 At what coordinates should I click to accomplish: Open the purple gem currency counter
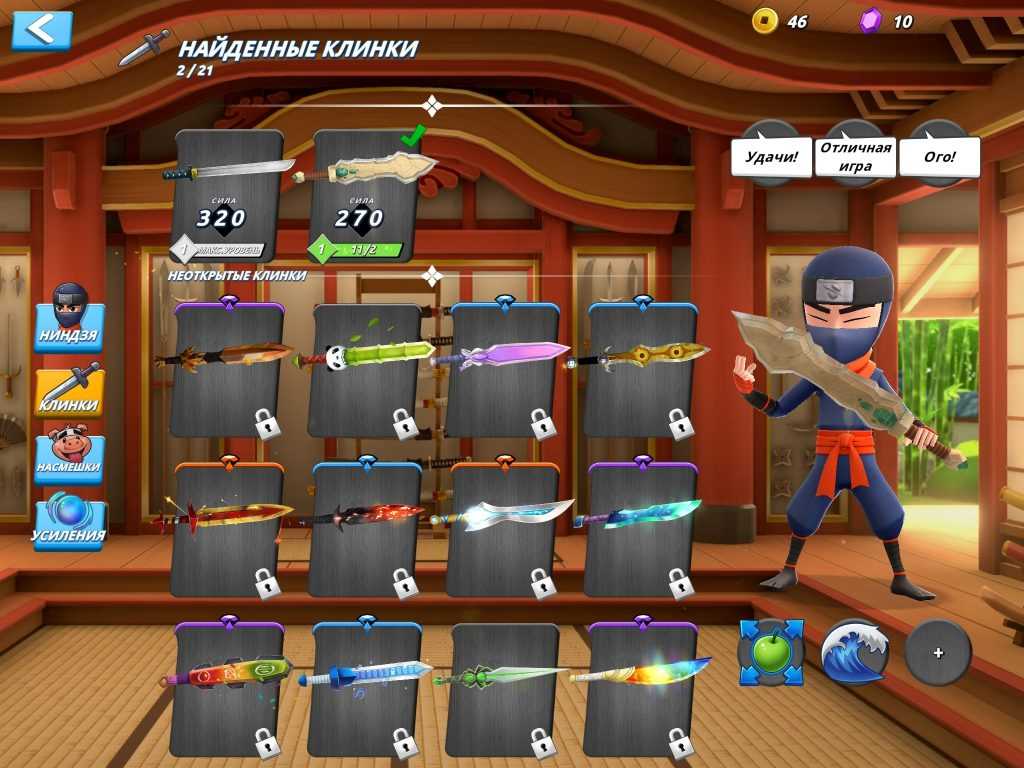pyautogui.click(x=887, y=21)
